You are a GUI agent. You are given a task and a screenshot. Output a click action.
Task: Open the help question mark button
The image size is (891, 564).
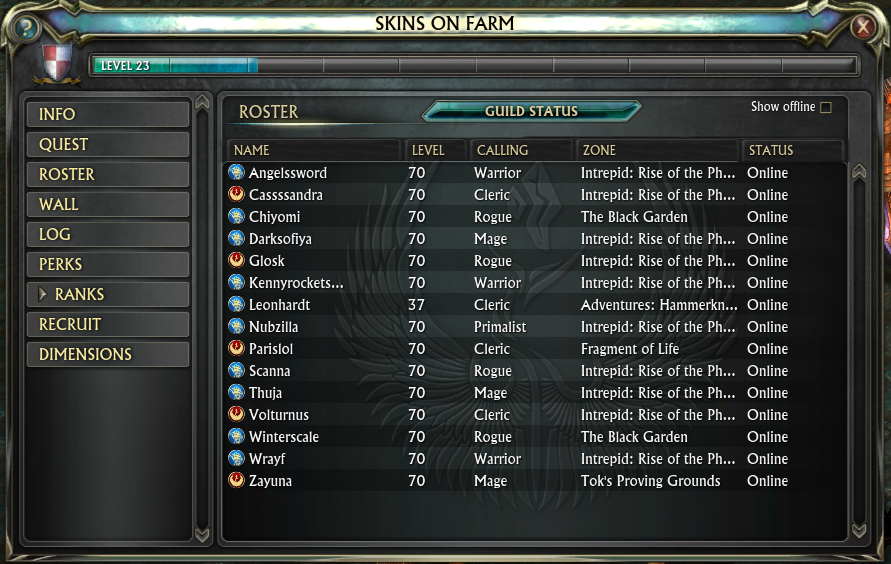click(x=23, y=27)
